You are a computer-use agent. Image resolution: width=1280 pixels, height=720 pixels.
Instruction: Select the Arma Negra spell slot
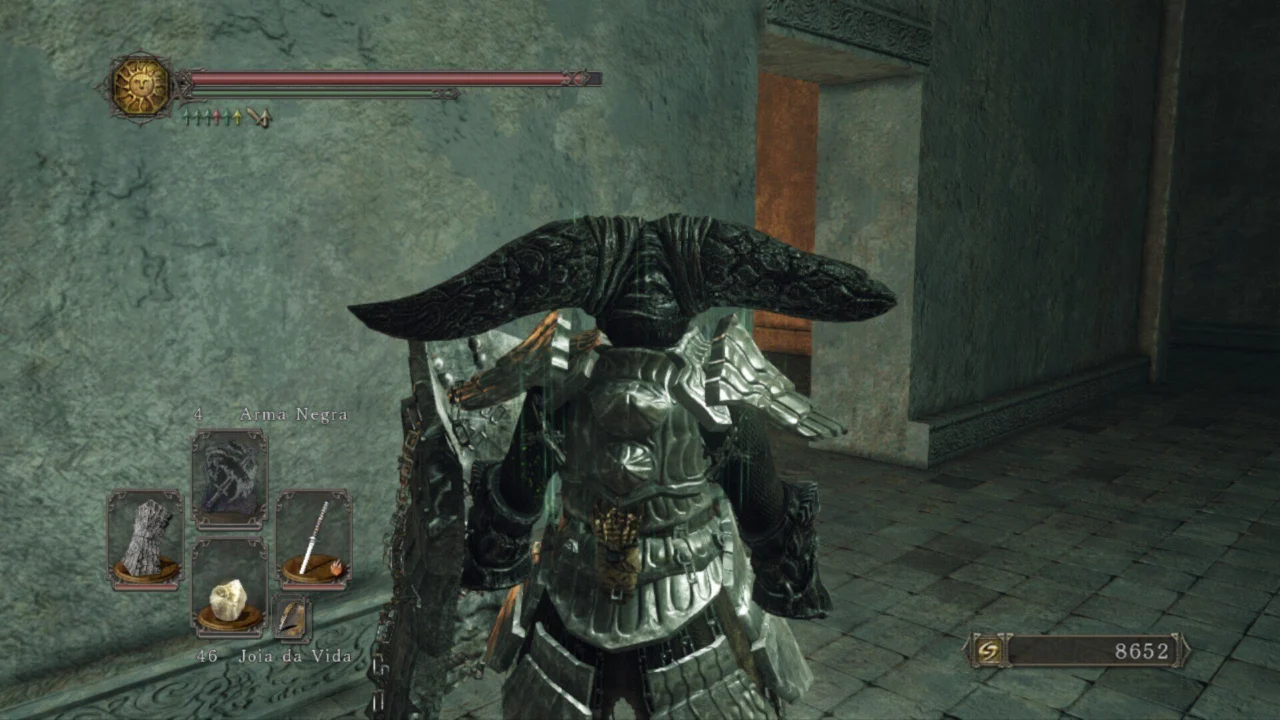pos(229,478)
